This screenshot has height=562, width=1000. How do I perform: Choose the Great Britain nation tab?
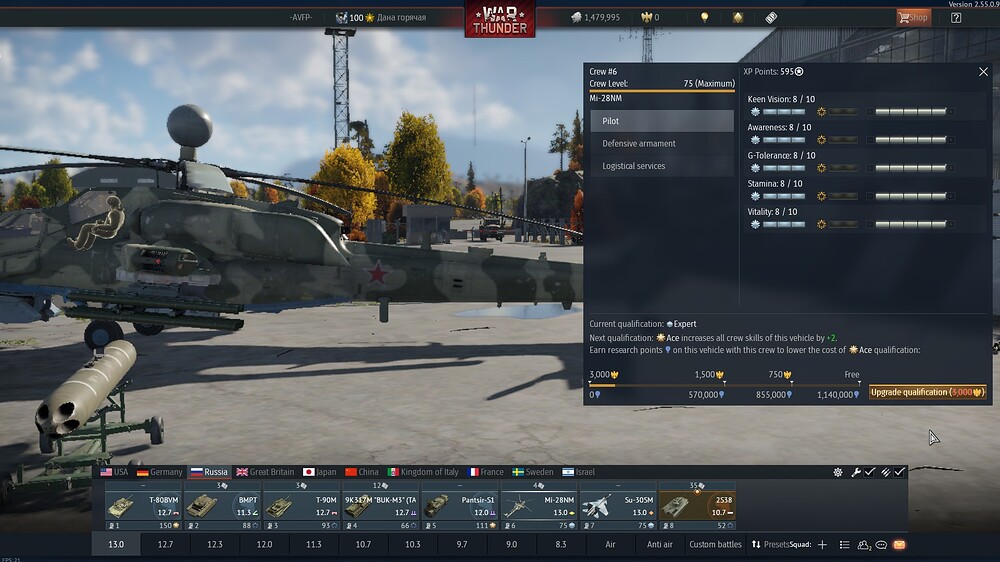point(265,472)
